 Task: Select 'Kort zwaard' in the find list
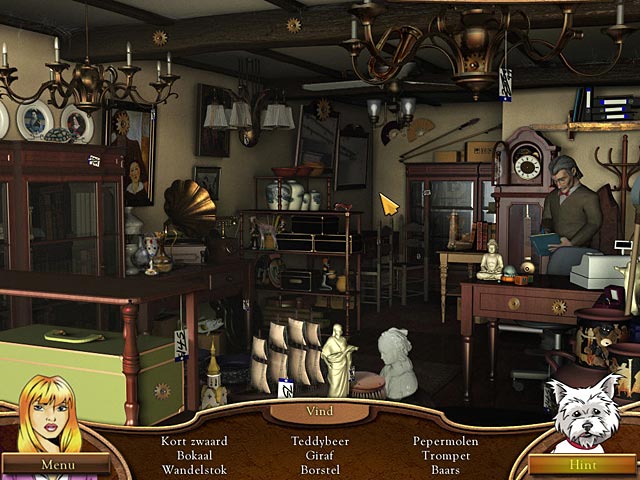pyautogui.click(x=195, y=441)
